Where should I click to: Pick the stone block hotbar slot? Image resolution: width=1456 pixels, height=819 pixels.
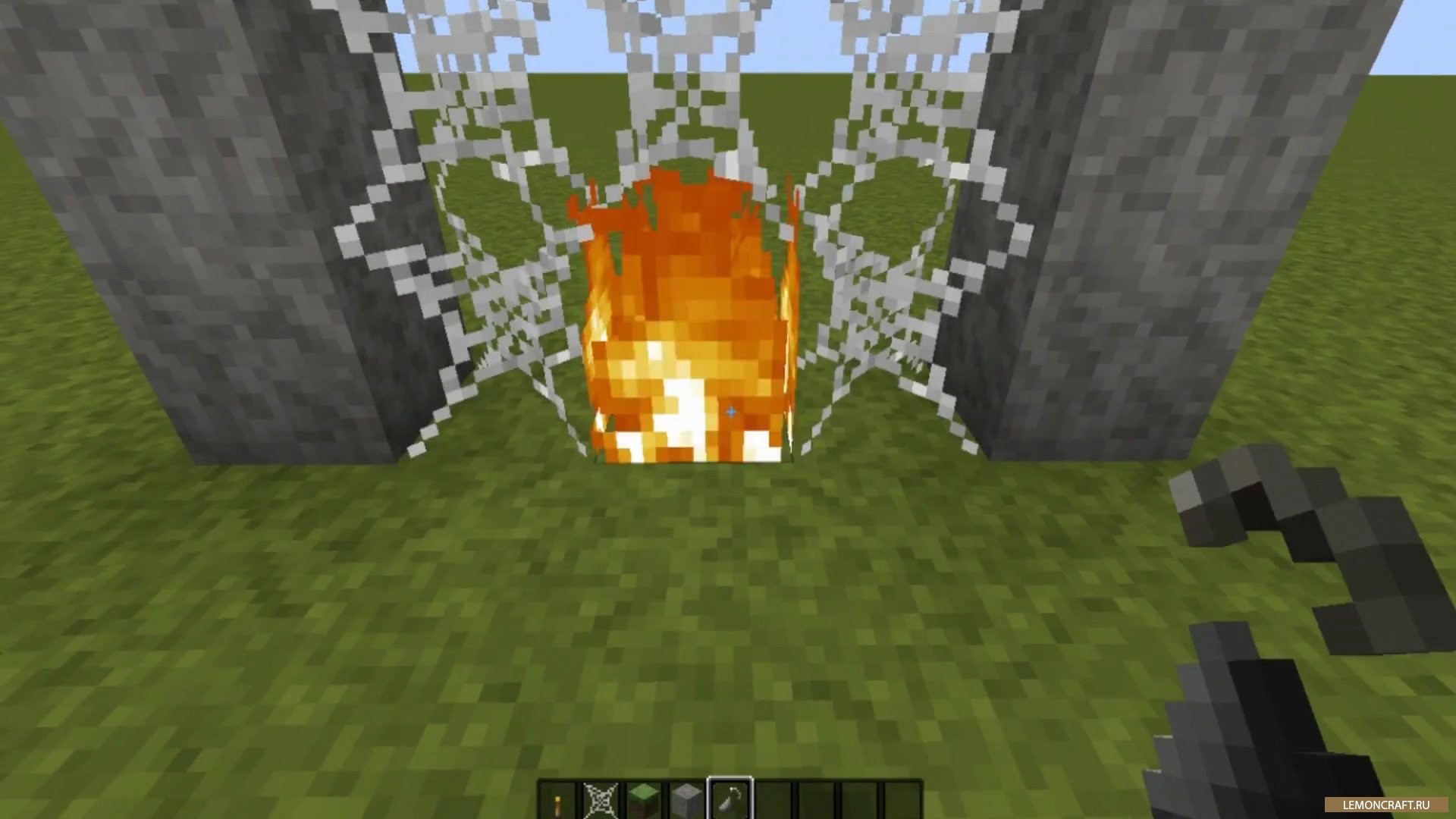686,800
